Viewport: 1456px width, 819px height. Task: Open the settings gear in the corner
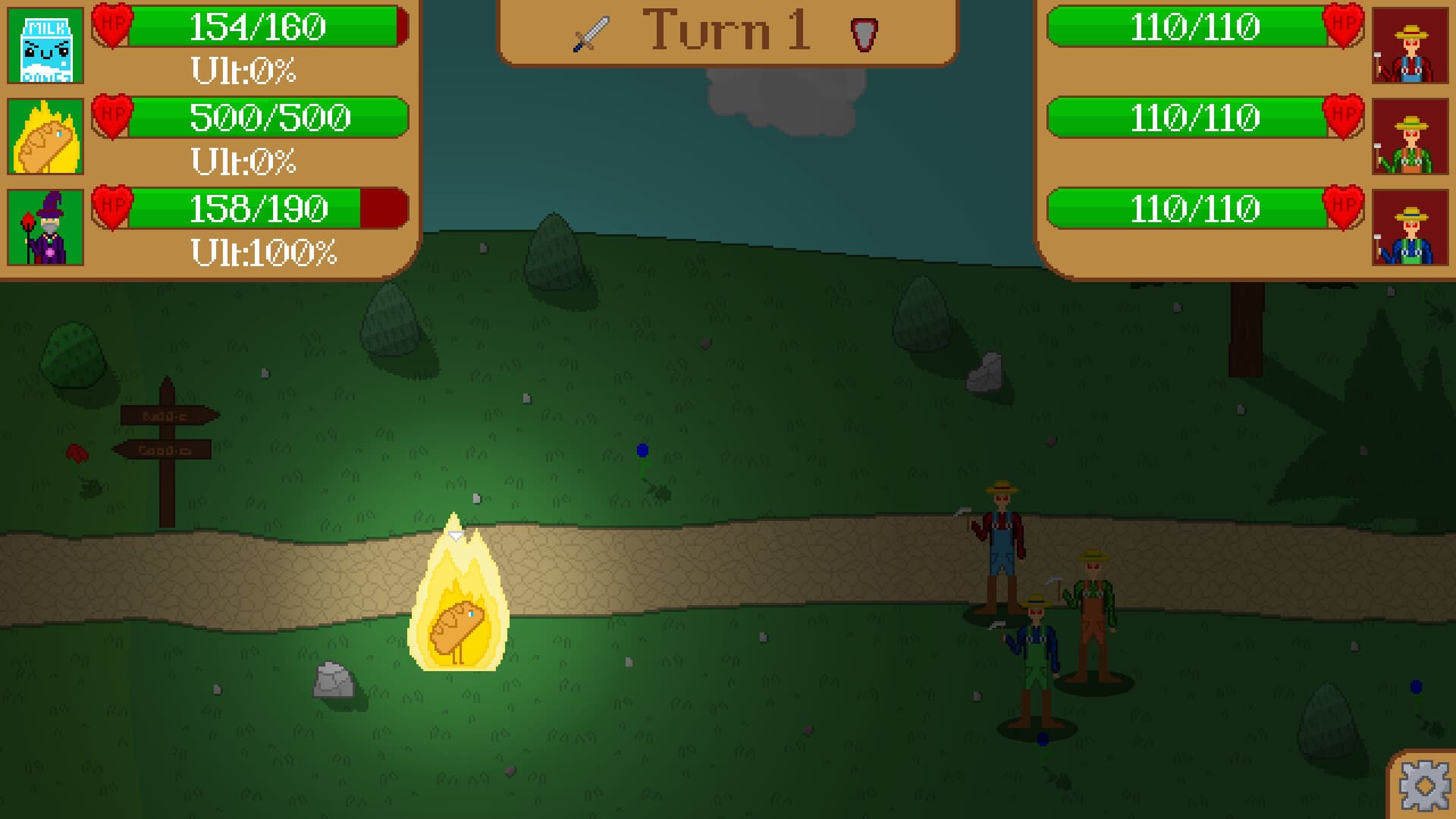pyautogui.click(x=1424, y=787)
